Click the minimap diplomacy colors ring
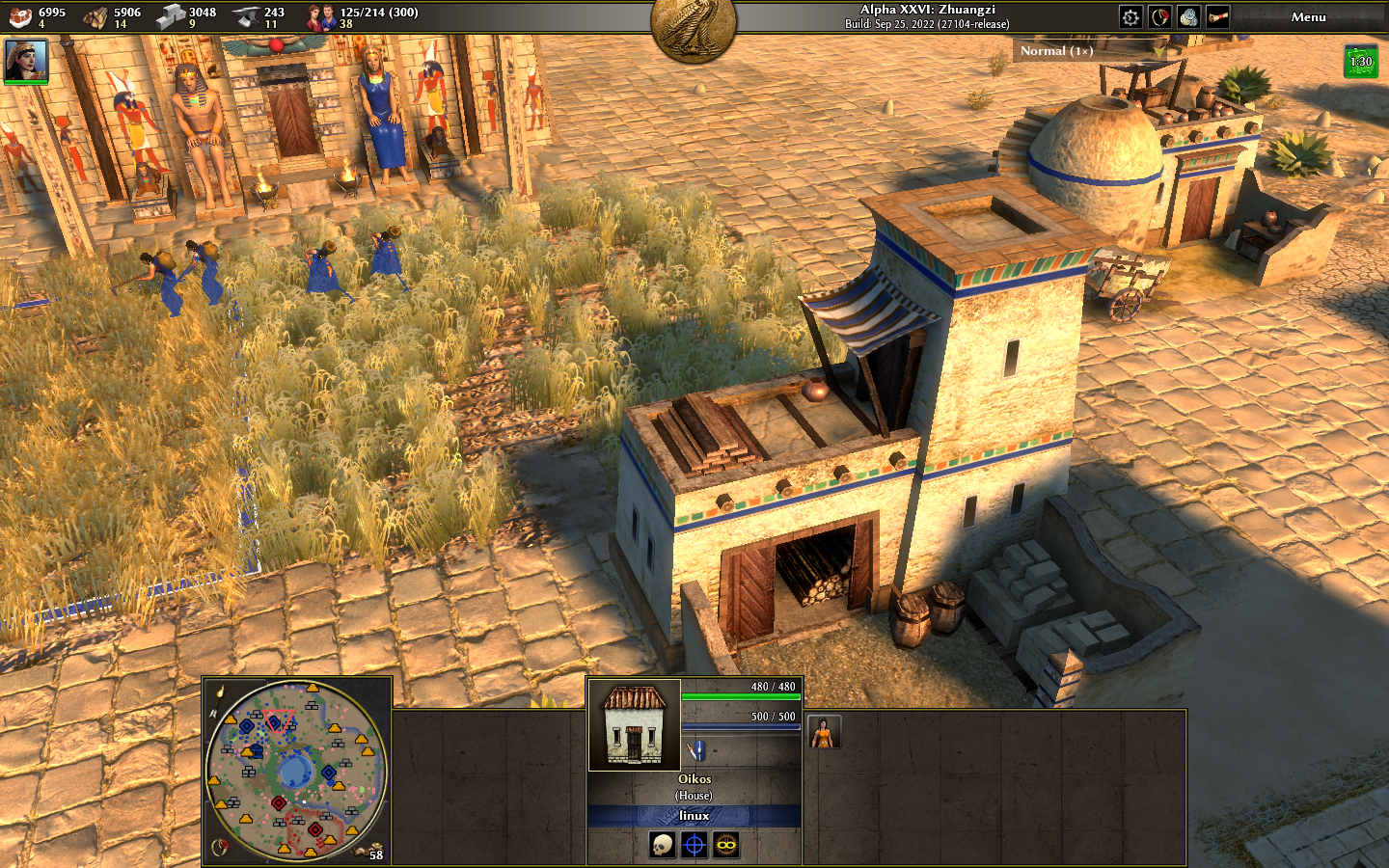1389x868 pixels. coord(220,847)
